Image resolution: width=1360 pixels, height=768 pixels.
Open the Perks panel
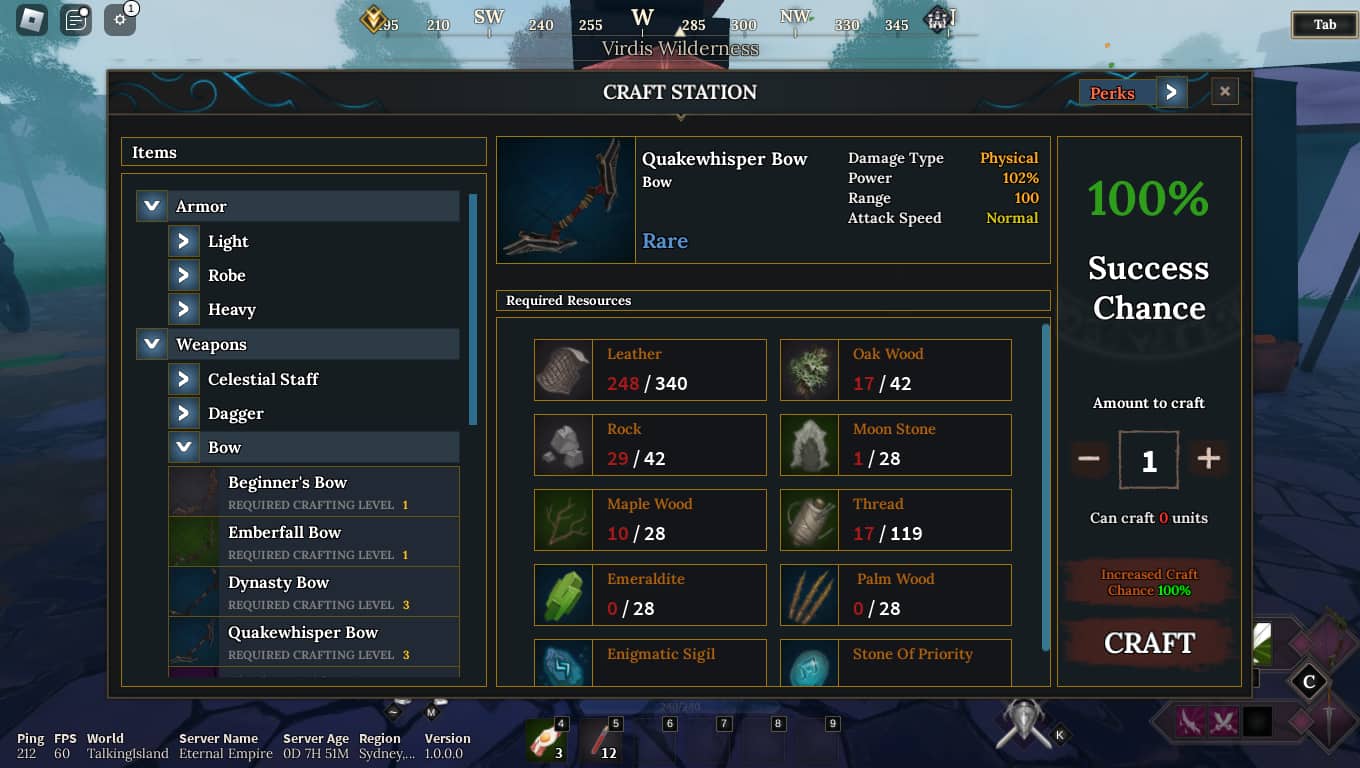pos(1170,93)
